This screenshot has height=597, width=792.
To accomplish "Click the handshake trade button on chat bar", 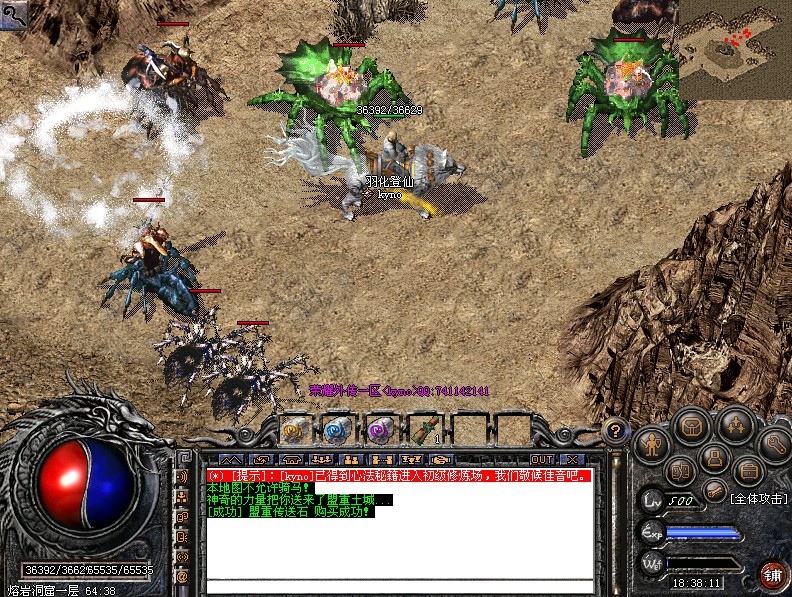I will (442, 459).
